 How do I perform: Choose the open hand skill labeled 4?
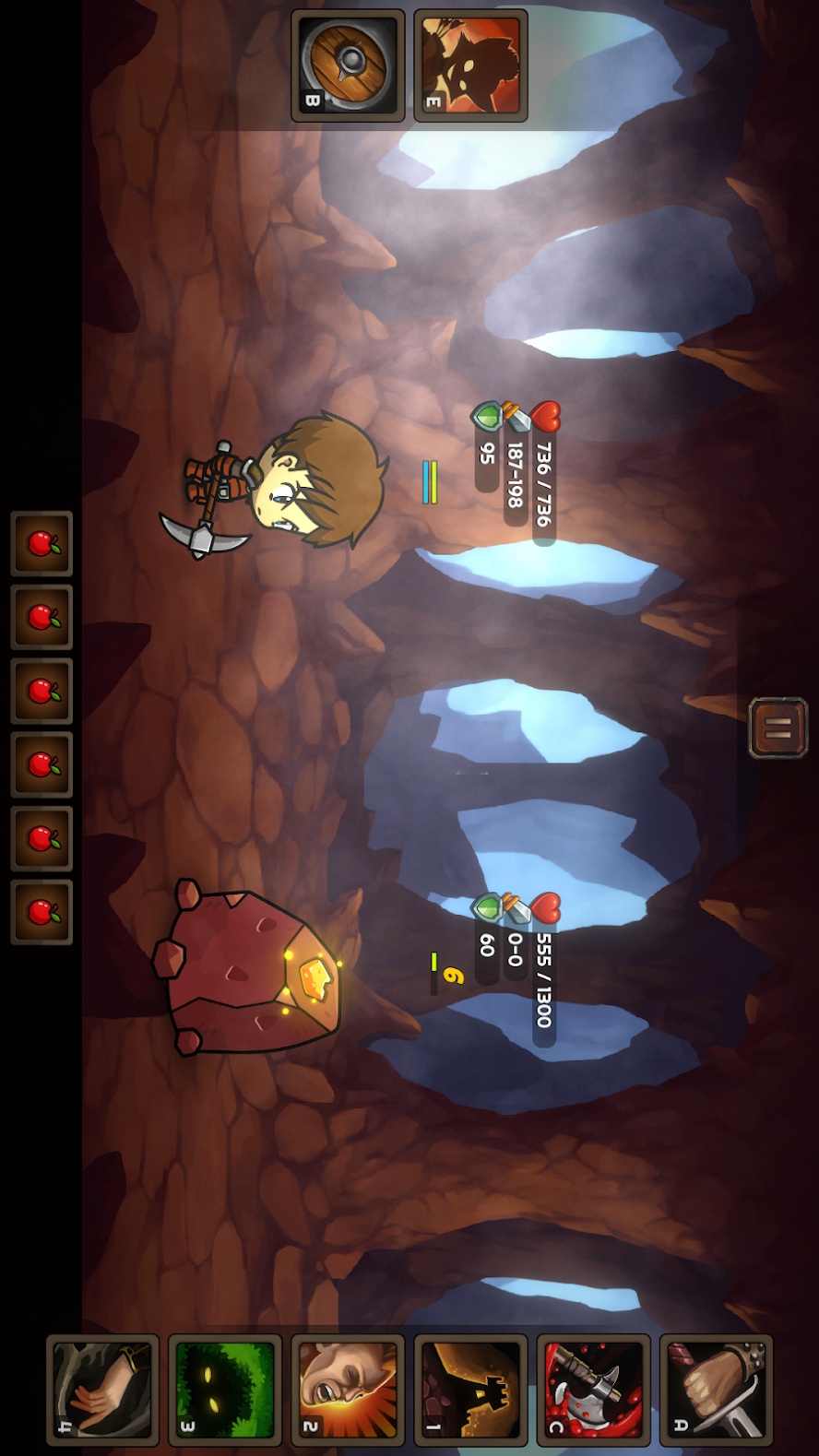[x=102, y=1390]
